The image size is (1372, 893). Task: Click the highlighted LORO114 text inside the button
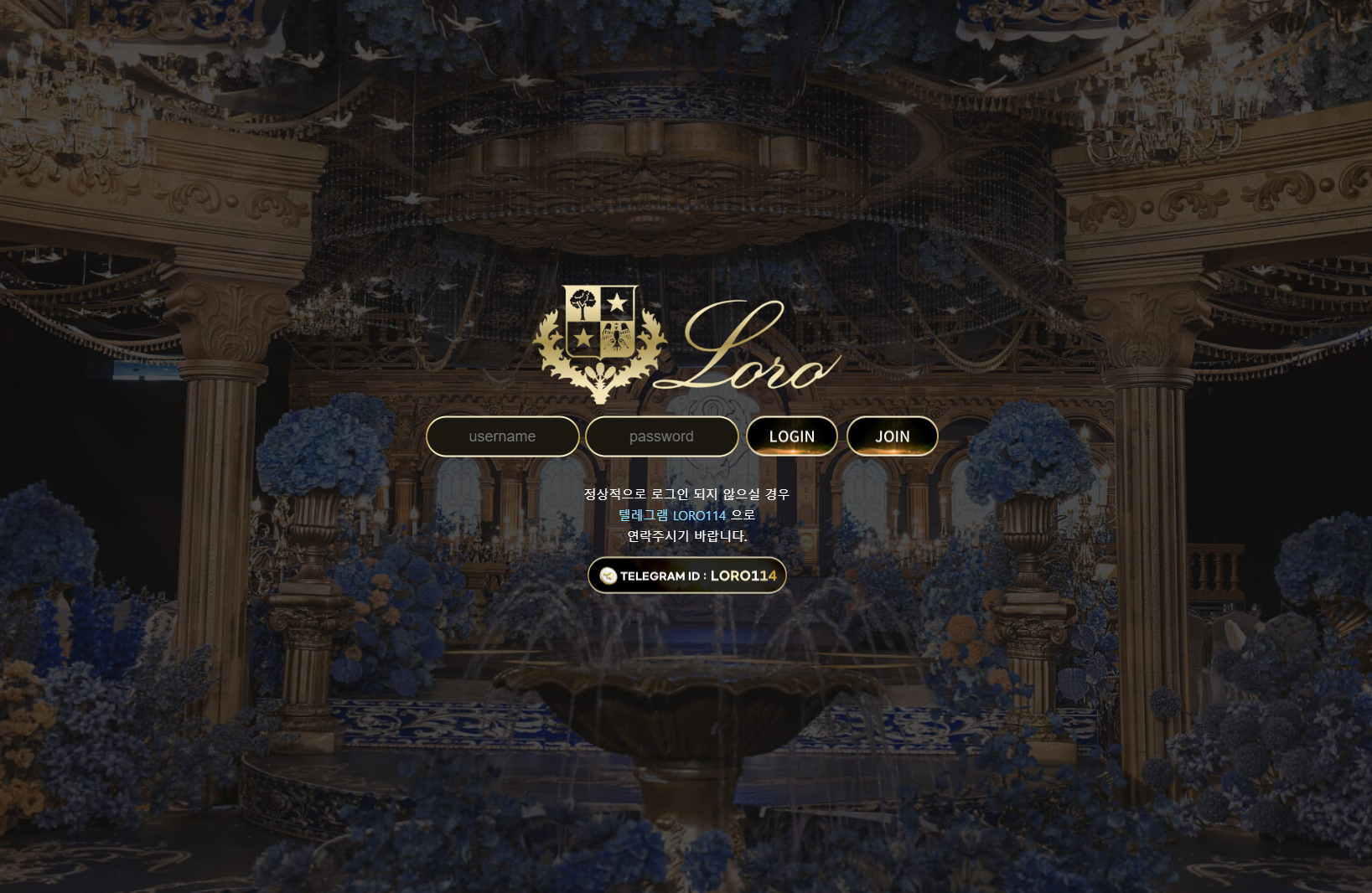(743, 576)
